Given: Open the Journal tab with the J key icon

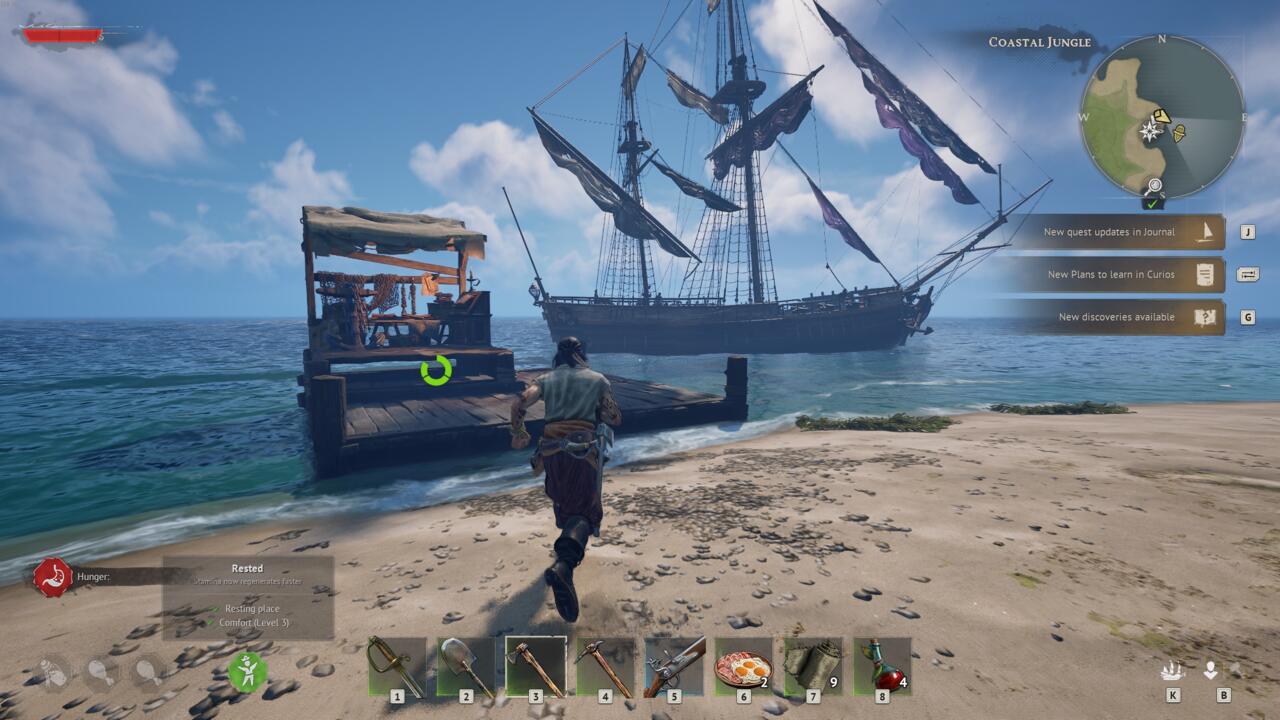Looking at the screenshot, I should [x=1247, y=233].
